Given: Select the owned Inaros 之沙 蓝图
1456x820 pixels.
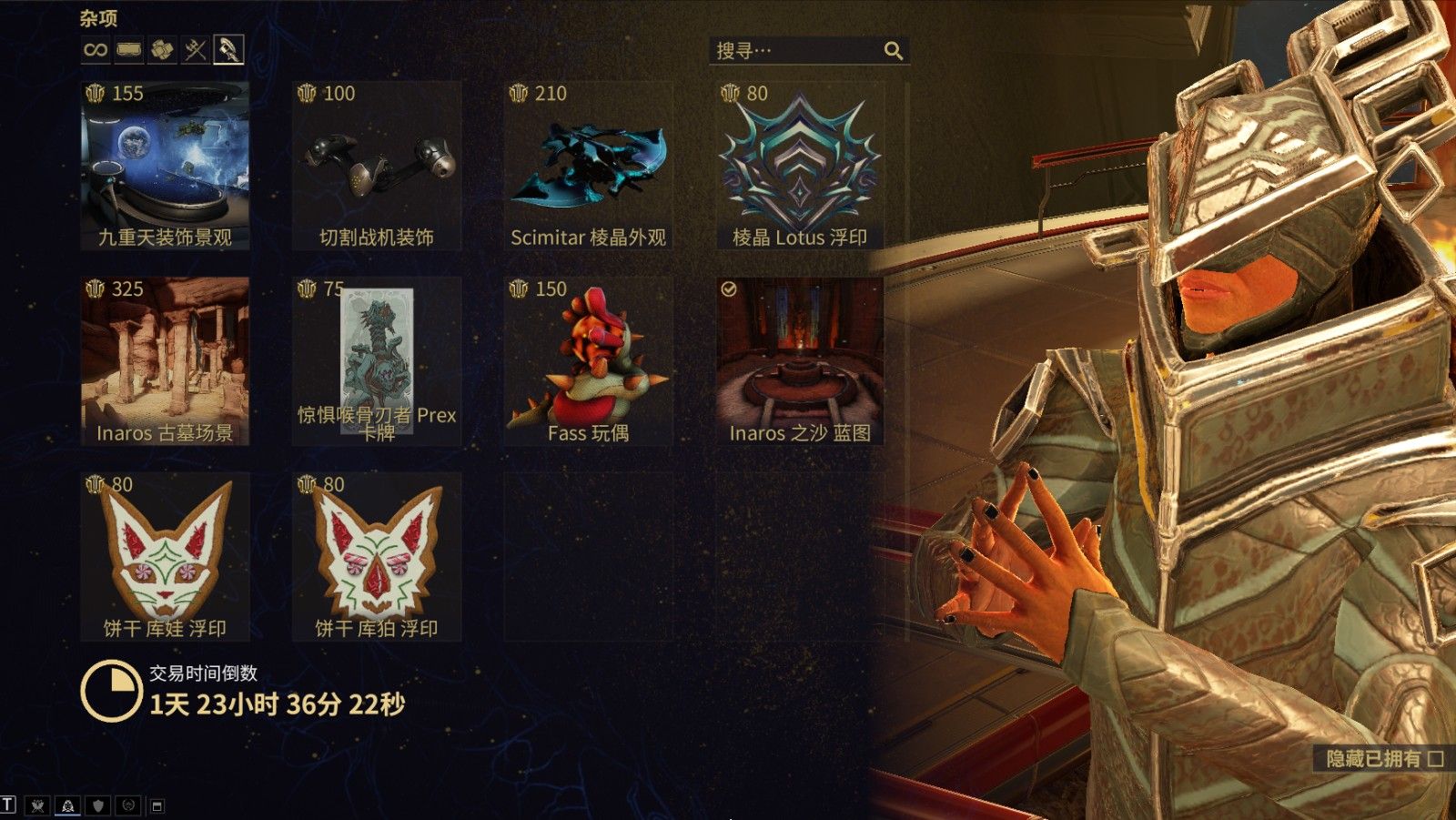Looking at the screenshot, I should (x=800, y=360).
